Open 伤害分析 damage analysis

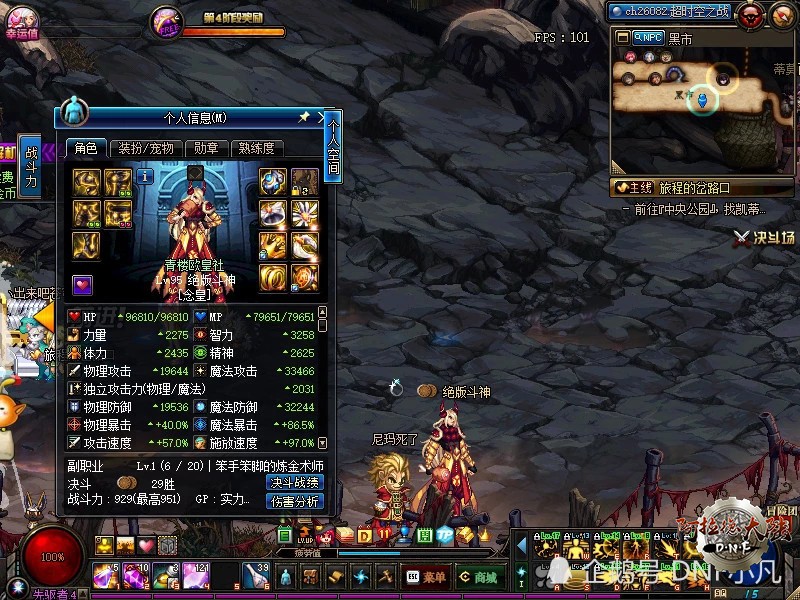(x=295, y=501)
